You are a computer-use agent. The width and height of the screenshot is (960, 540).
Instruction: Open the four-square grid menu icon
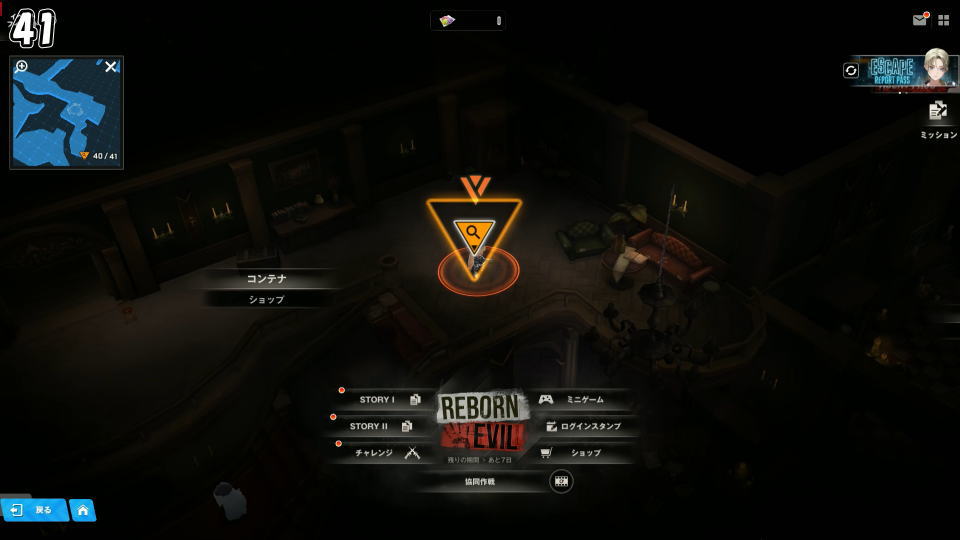pos(943,20)
